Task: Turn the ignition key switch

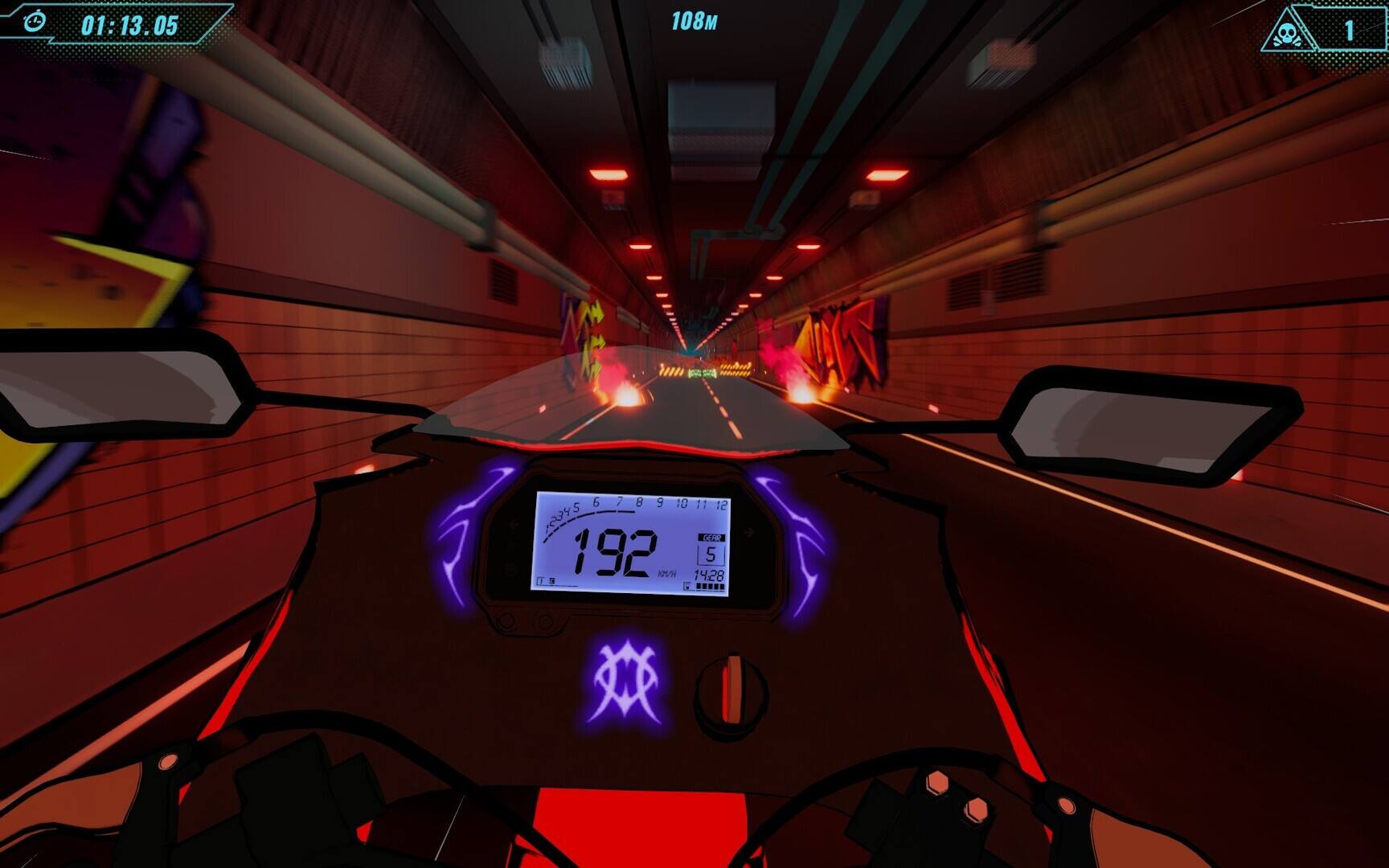Action: [x=731, y=687]
